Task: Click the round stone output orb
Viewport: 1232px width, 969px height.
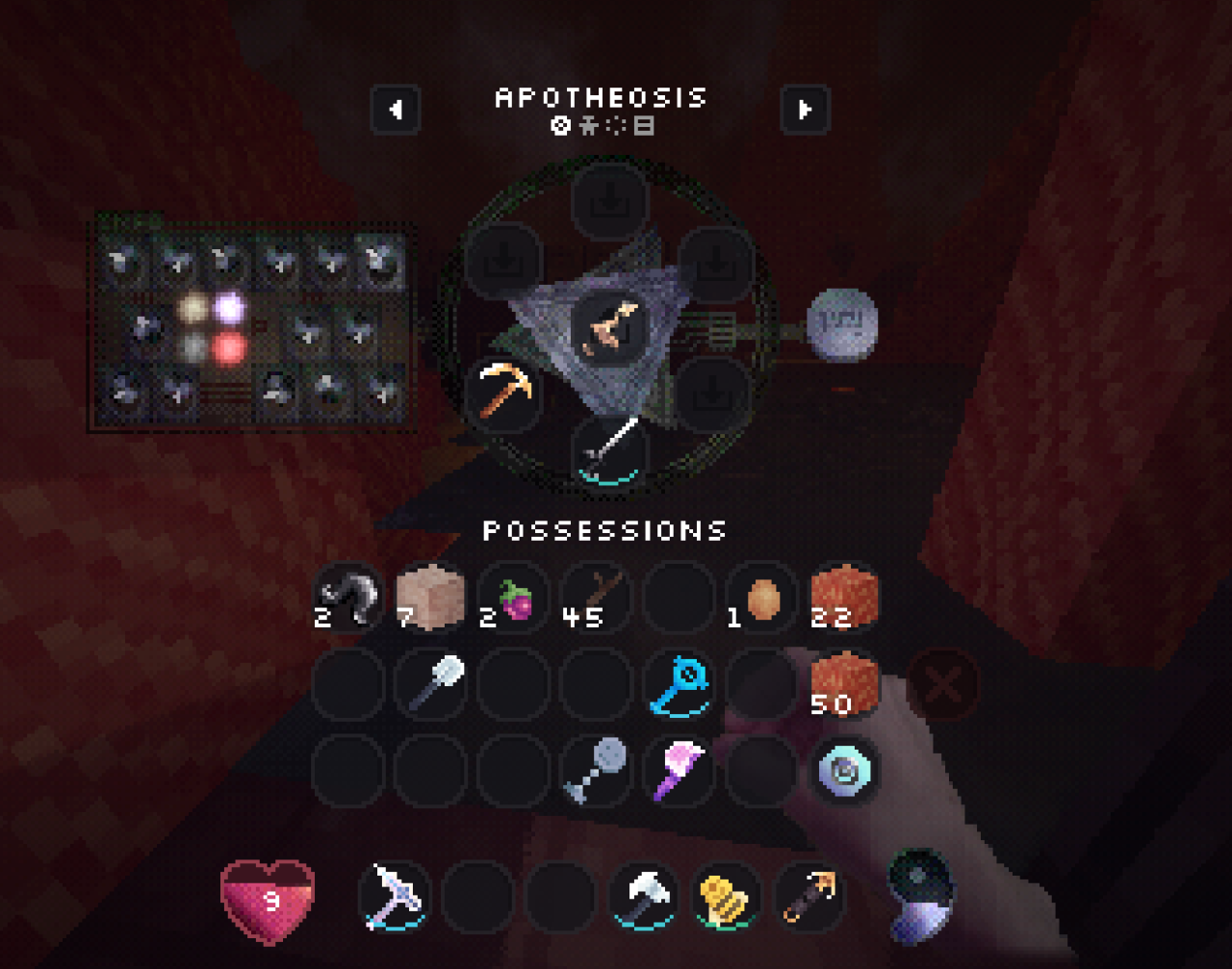Action: [x=841, y=324]
